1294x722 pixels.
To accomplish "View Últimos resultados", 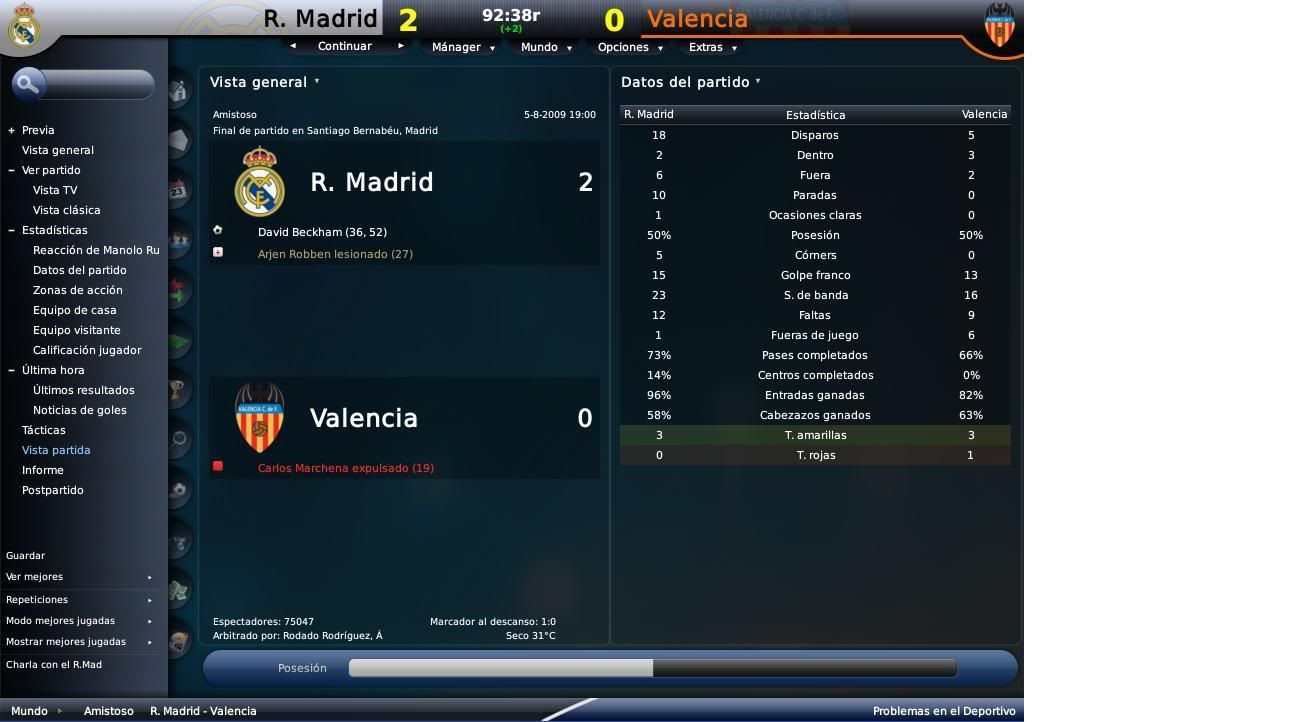I will coord(83,390).
